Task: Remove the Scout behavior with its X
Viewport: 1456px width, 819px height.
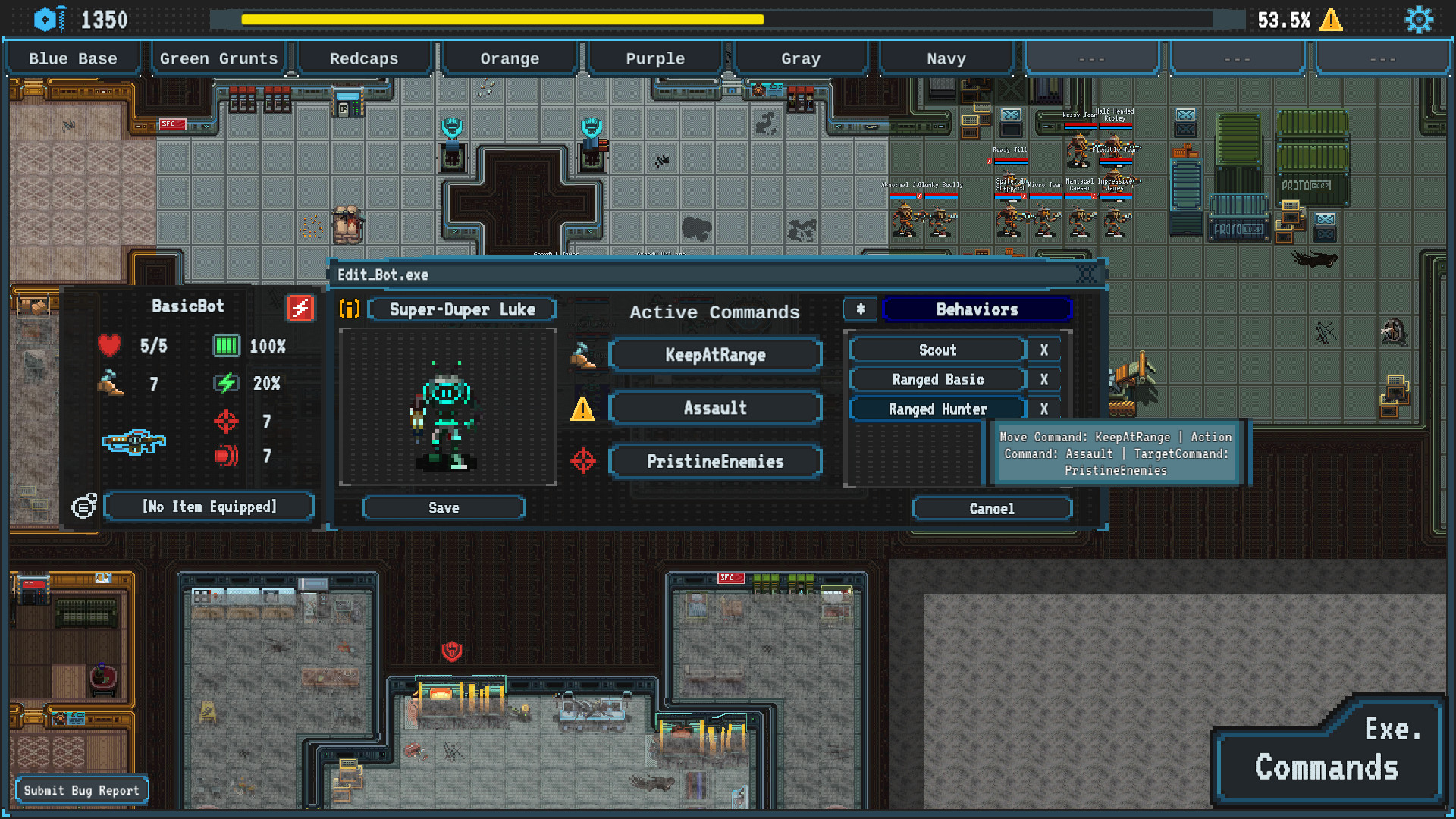Action: 1044,350
